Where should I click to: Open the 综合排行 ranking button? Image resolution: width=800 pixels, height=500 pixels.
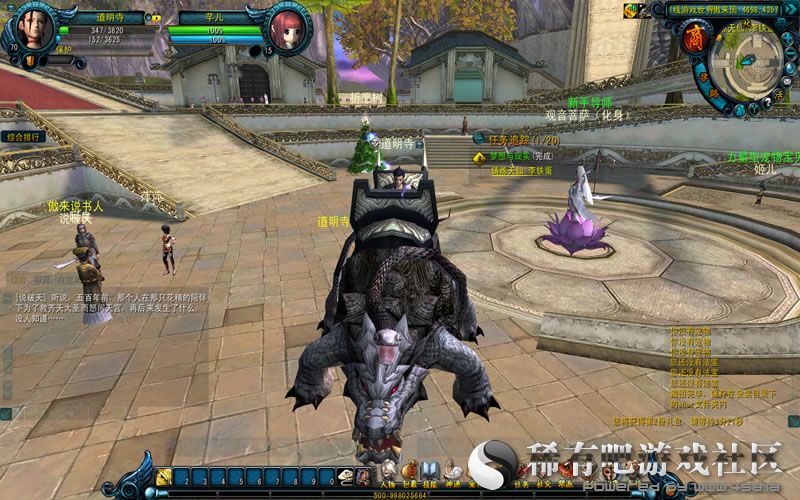click(23, 136)
